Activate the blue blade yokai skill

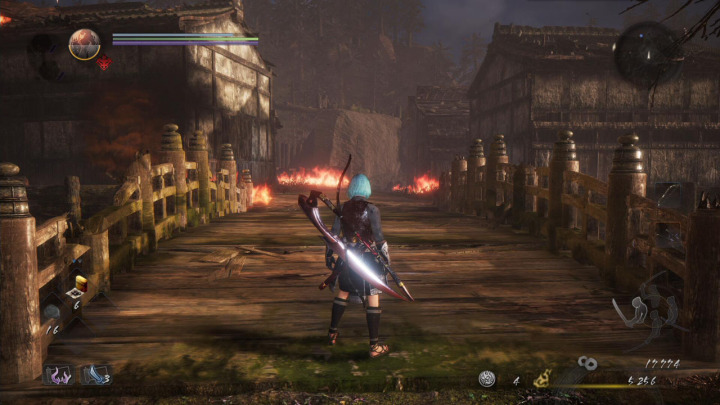point(94,374)
